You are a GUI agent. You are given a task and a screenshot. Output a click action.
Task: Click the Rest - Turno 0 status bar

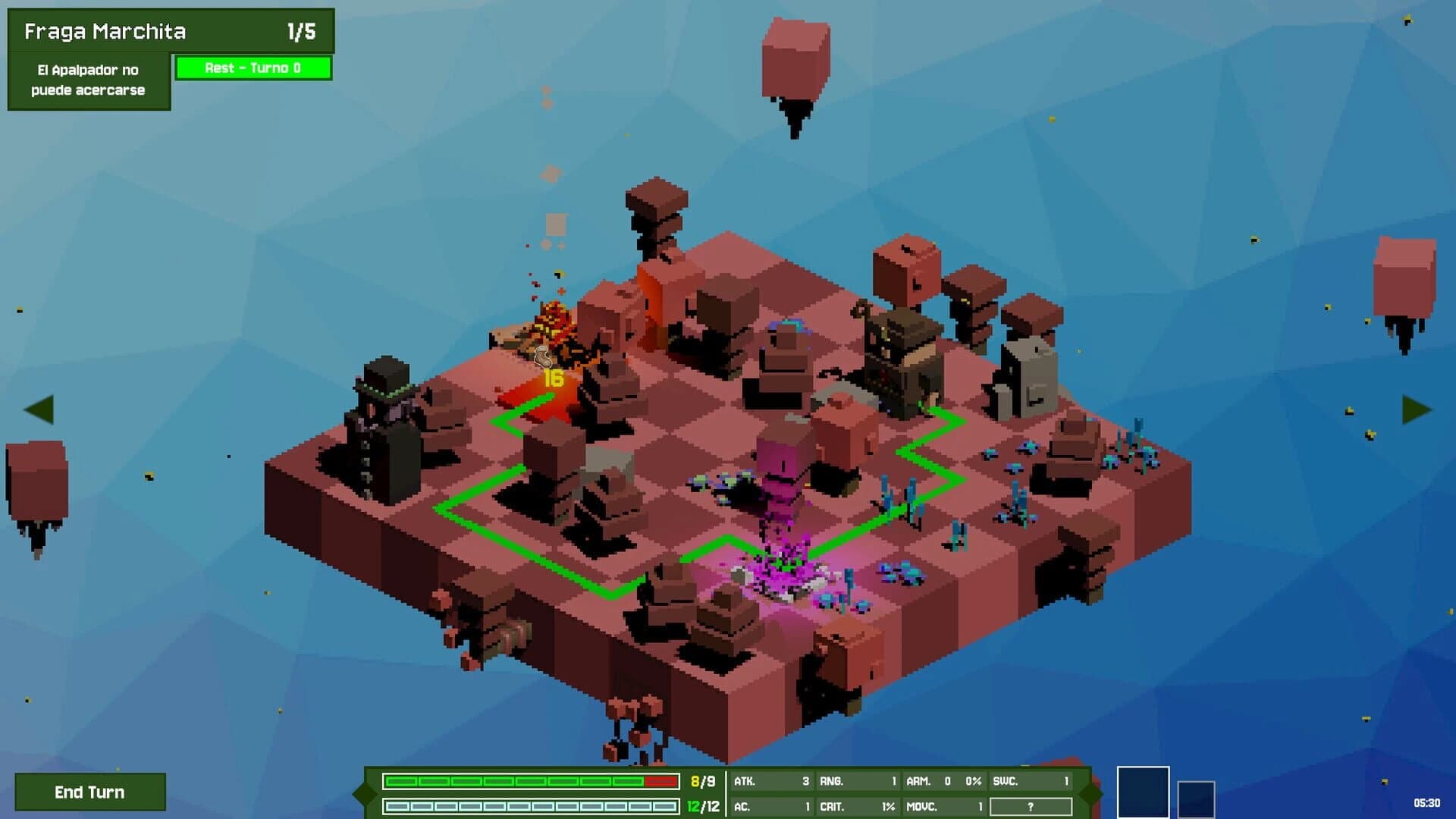point(253,67)
